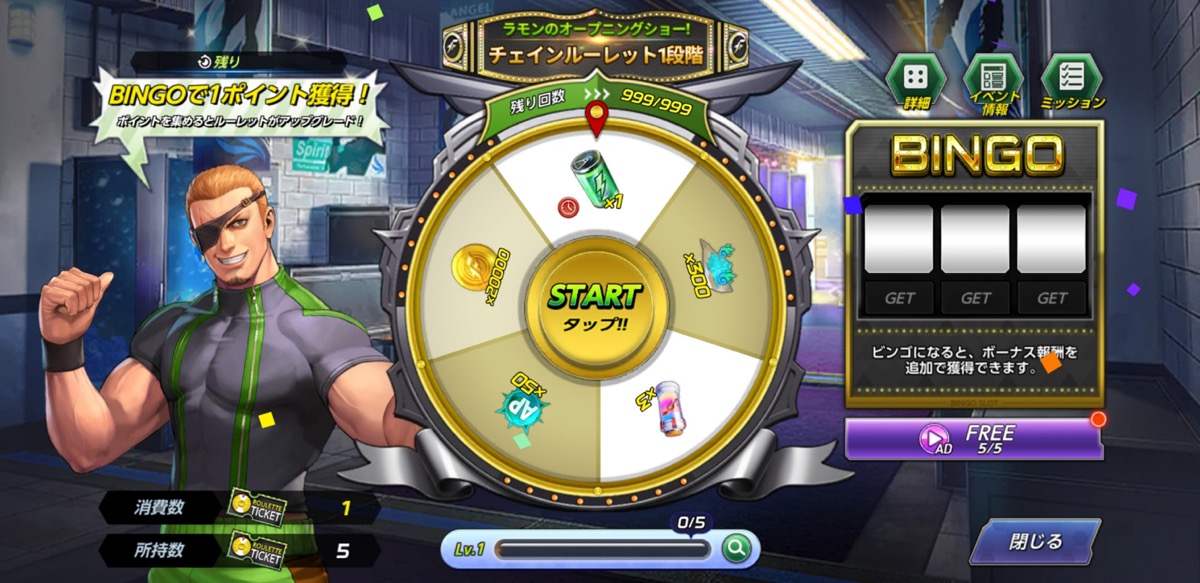Watch an ad for a FREE spin
1200x583 pixels.
[973, 438]
